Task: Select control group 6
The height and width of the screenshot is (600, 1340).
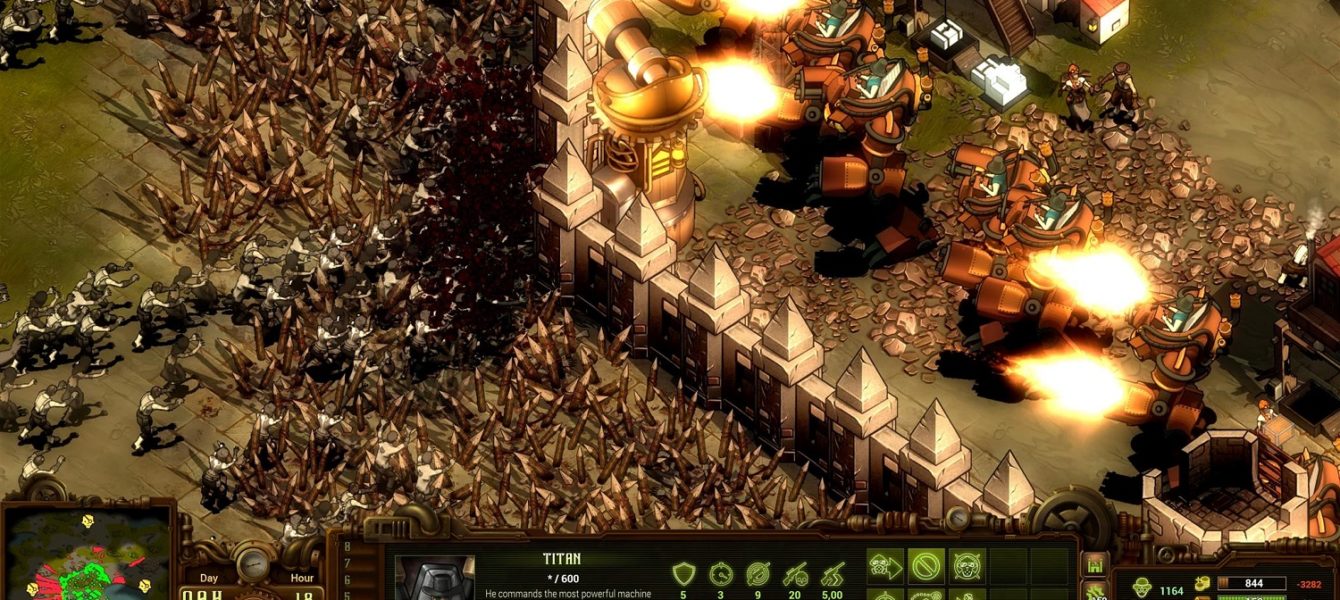Action: (x=348, y=578)
